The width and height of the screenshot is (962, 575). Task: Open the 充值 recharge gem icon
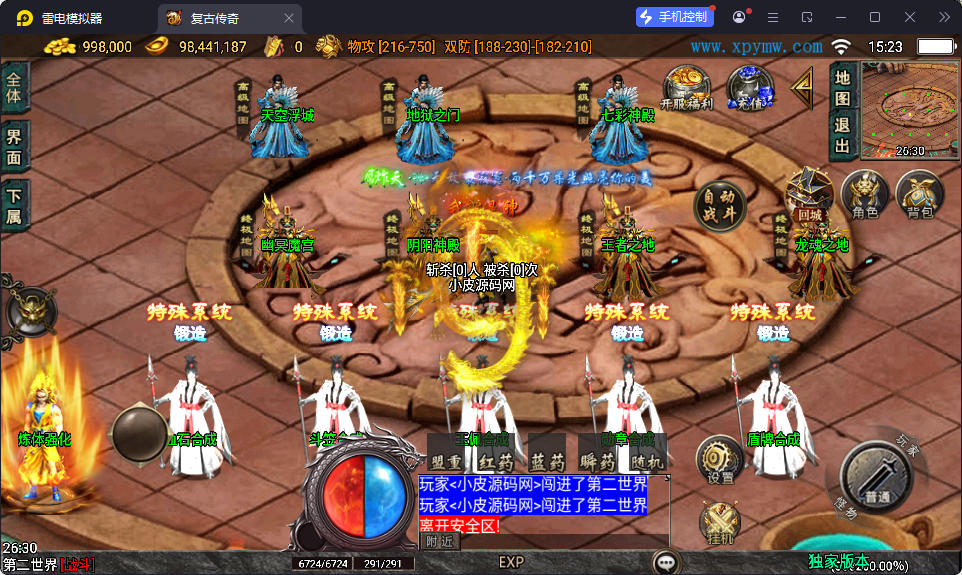(x=748, y=88)
